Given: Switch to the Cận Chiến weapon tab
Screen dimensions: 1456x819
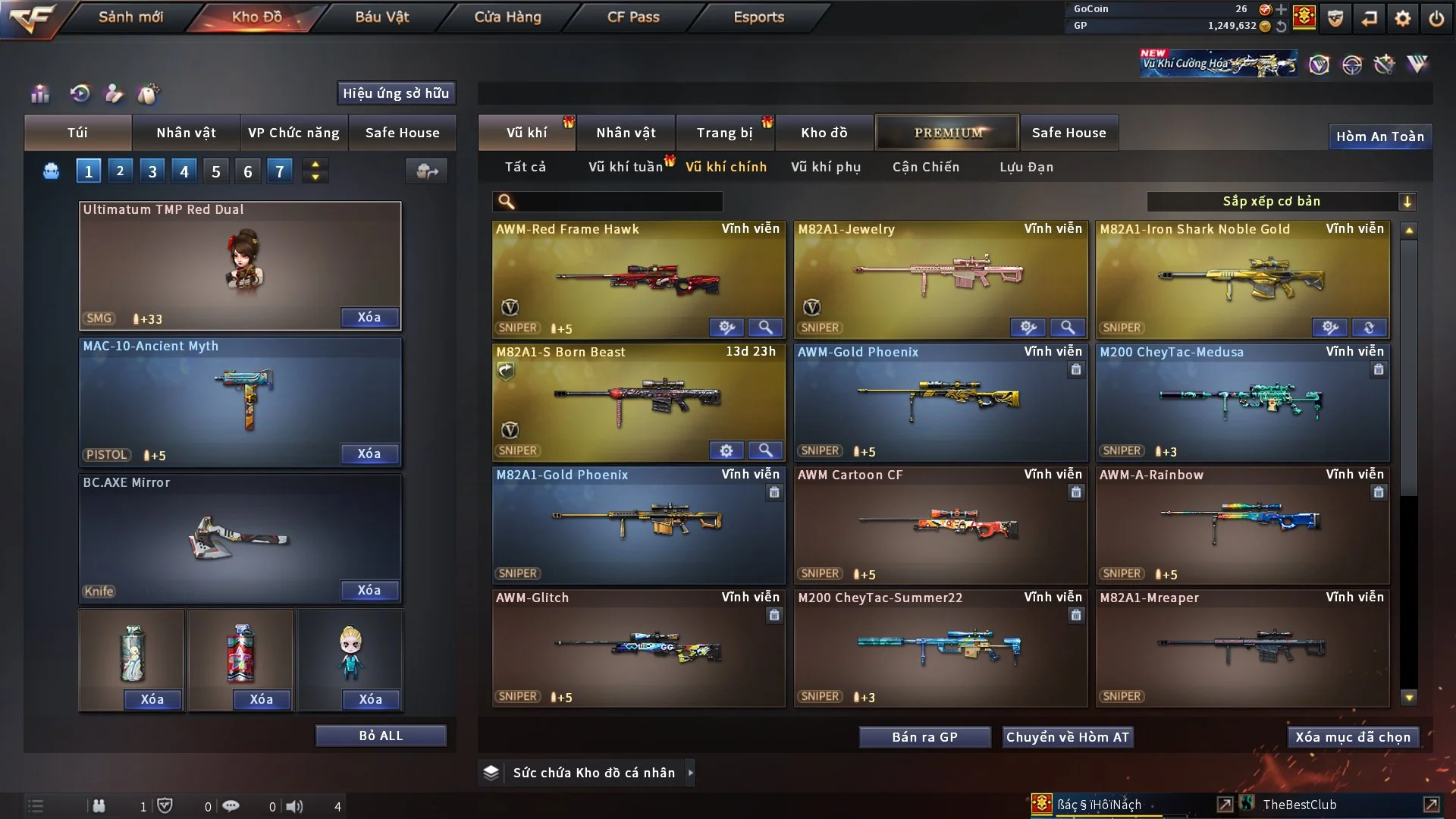Looking at the screenshot, I should [925, 167].
